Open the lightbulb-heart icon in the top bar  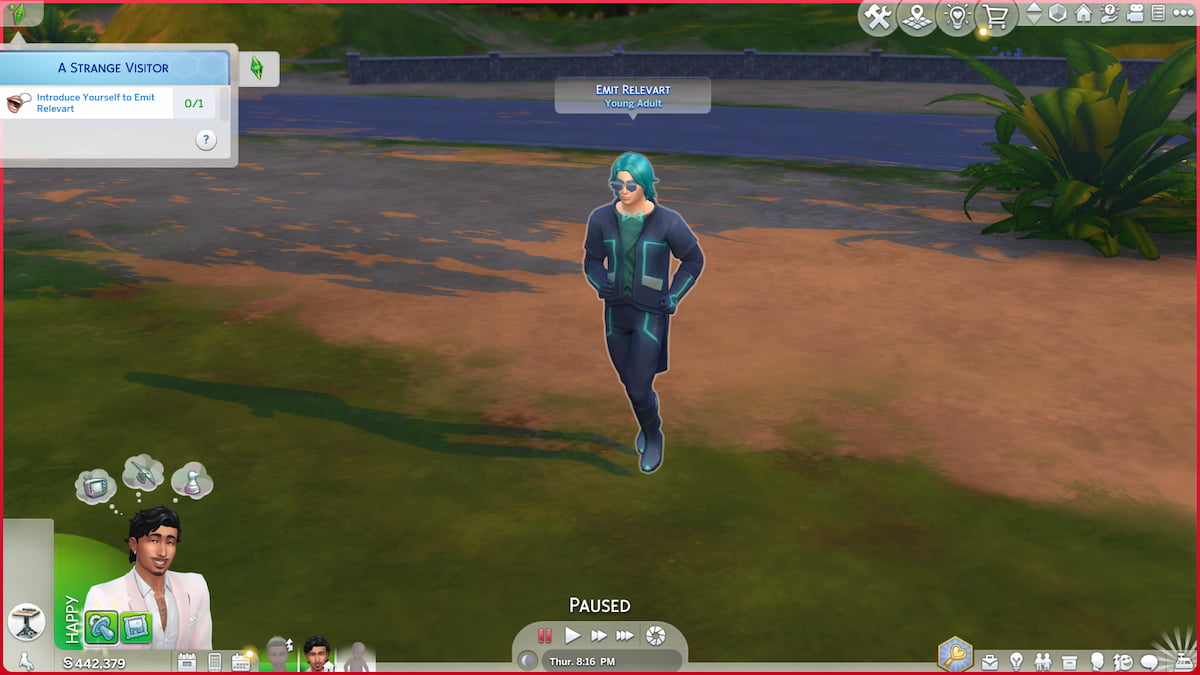tap(957, 18)
